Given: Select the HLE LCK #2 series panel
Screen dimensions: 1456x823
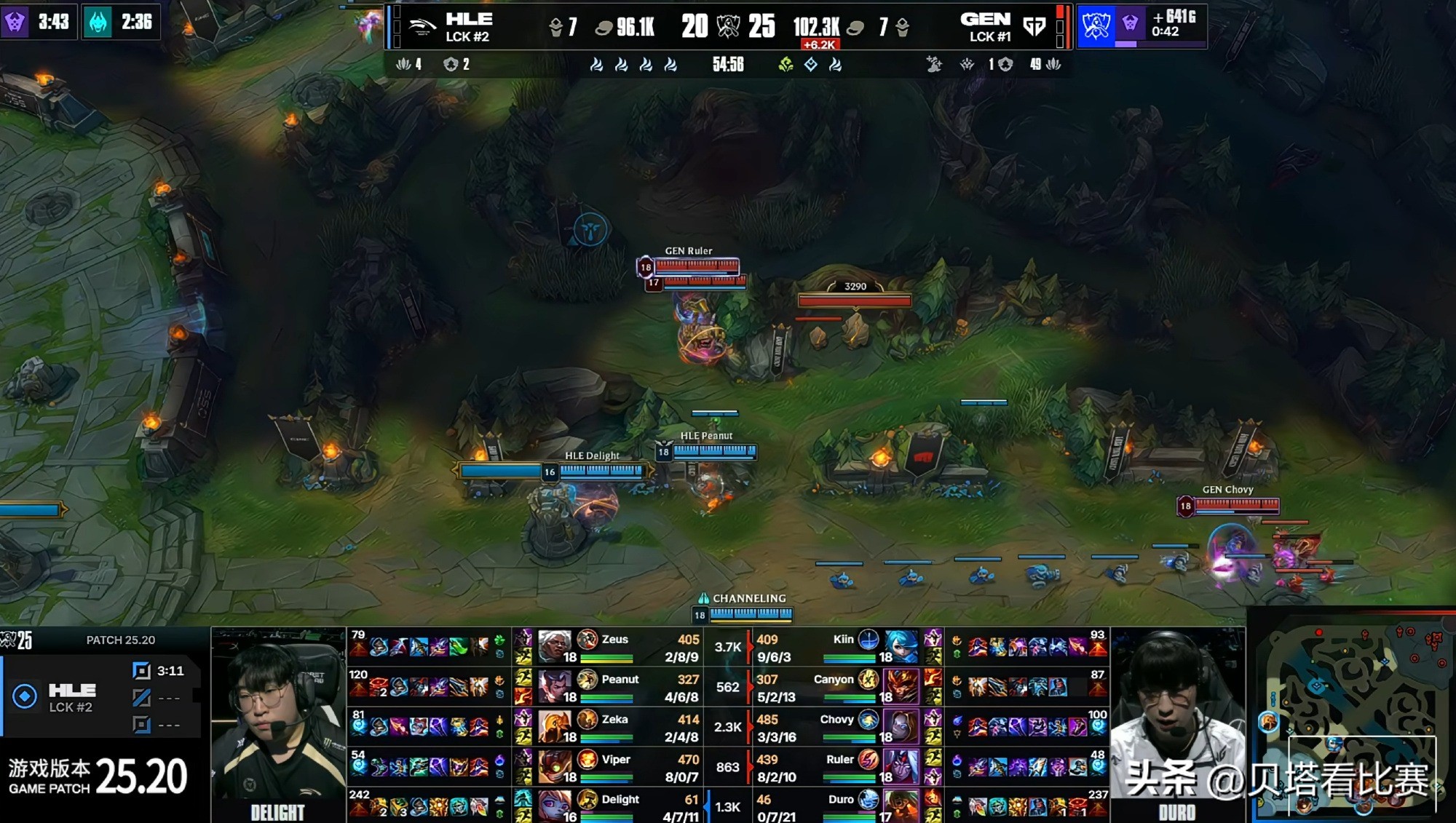Looking at the screenshot, I should tap(100, 696).
